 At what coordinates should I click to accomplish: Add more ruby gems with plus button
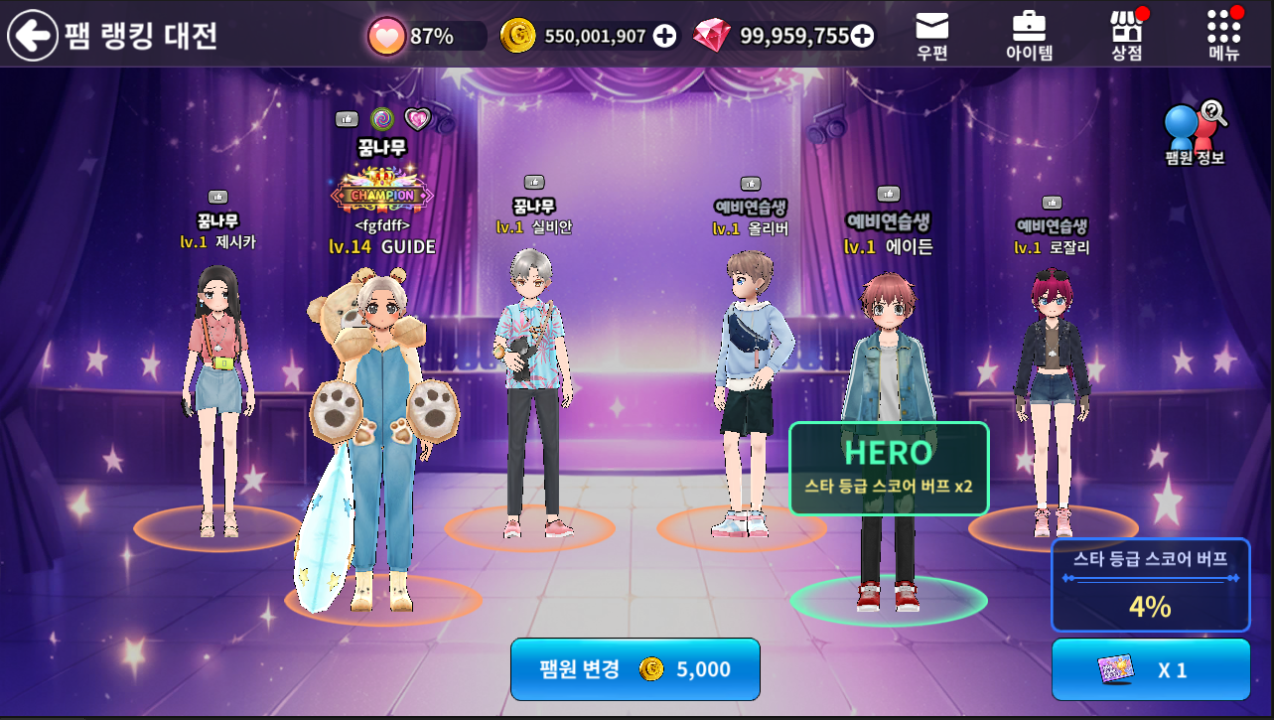click(x=861, y=36)
